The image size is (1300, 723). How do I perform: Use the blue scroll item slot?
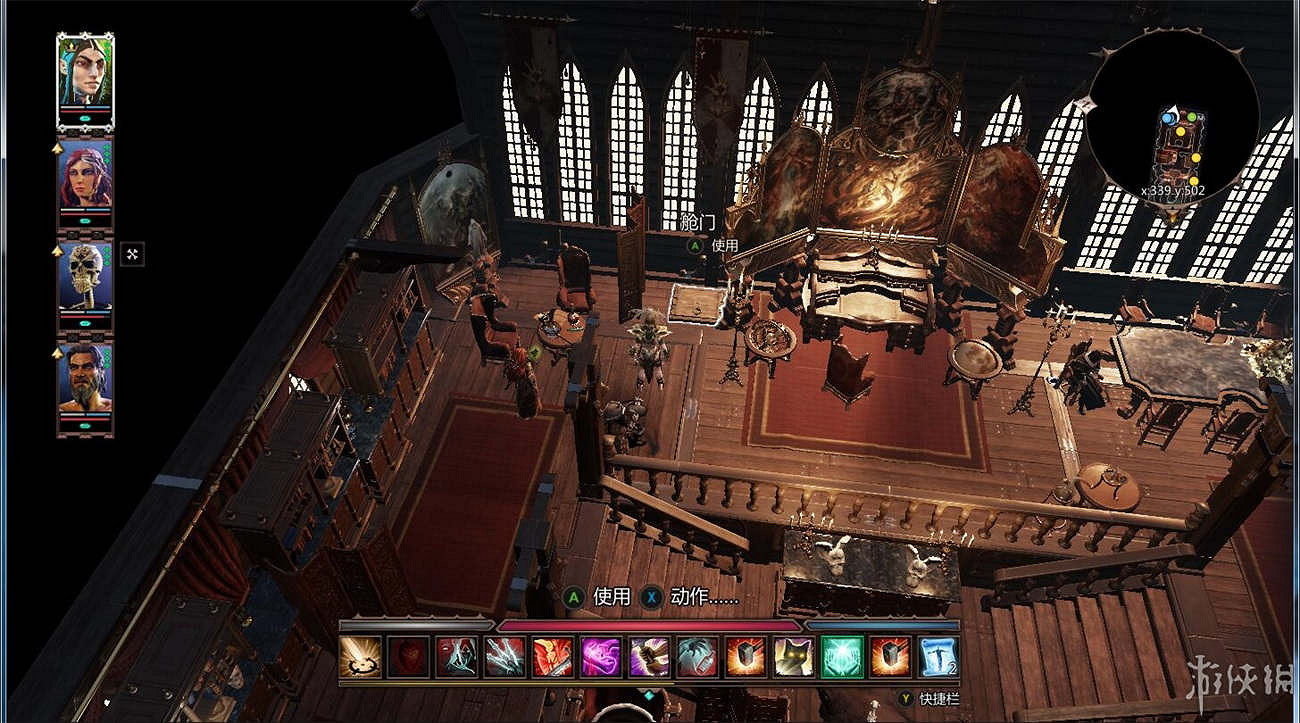point(938,657)
